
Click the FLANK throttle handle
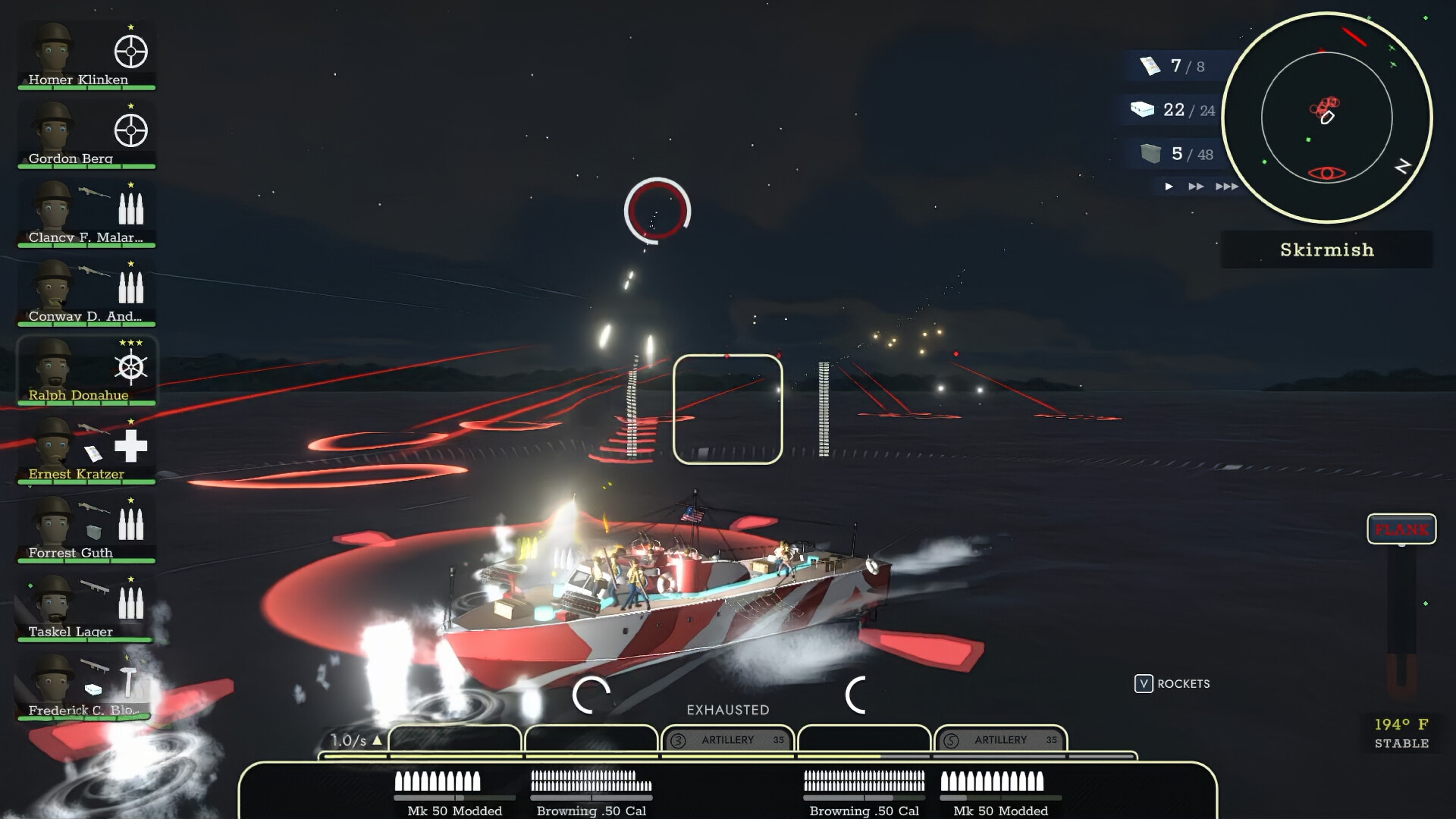(1401, 529)
